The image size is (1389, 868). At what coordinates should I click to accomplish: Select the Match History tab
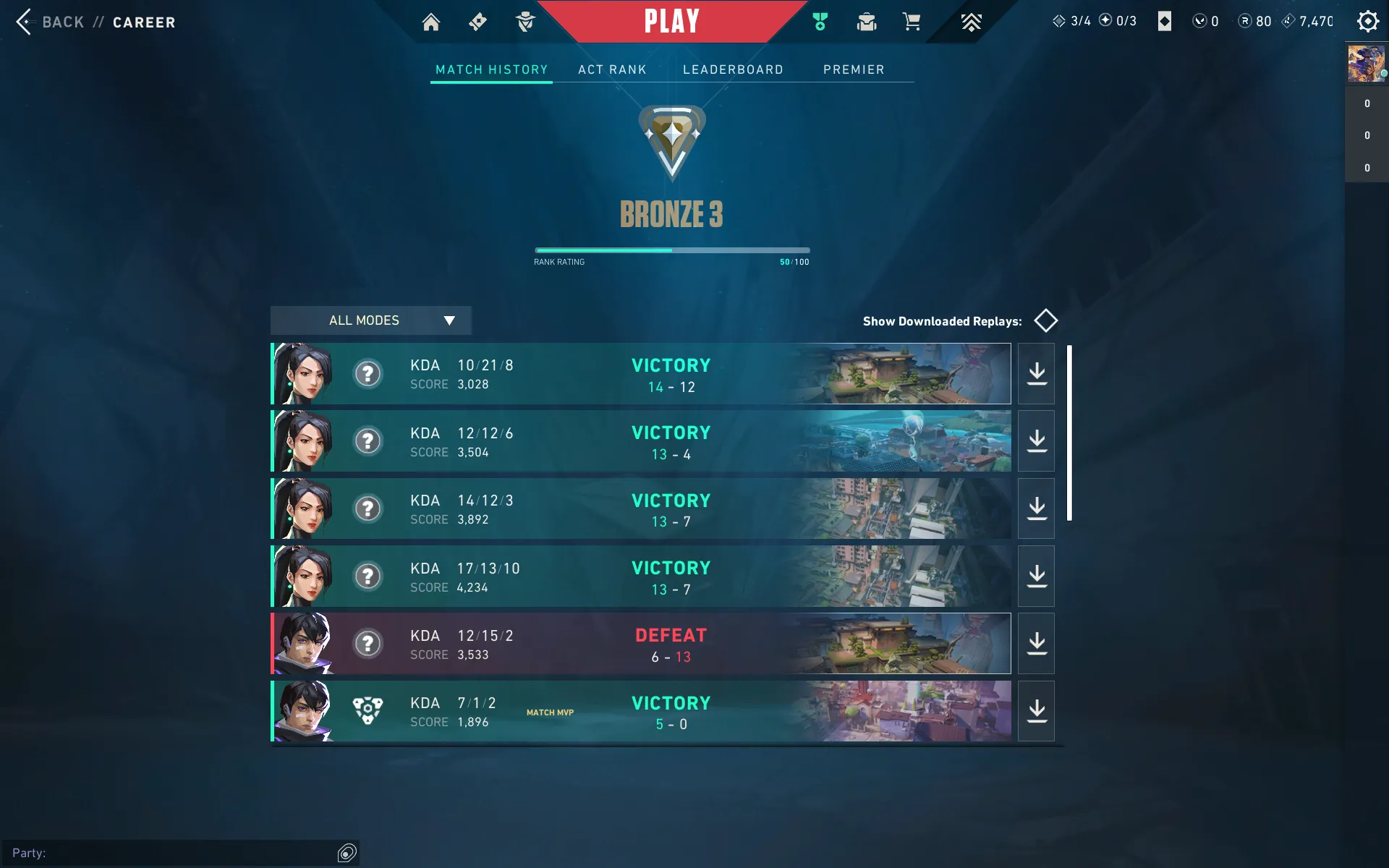(x=491, y=69)
